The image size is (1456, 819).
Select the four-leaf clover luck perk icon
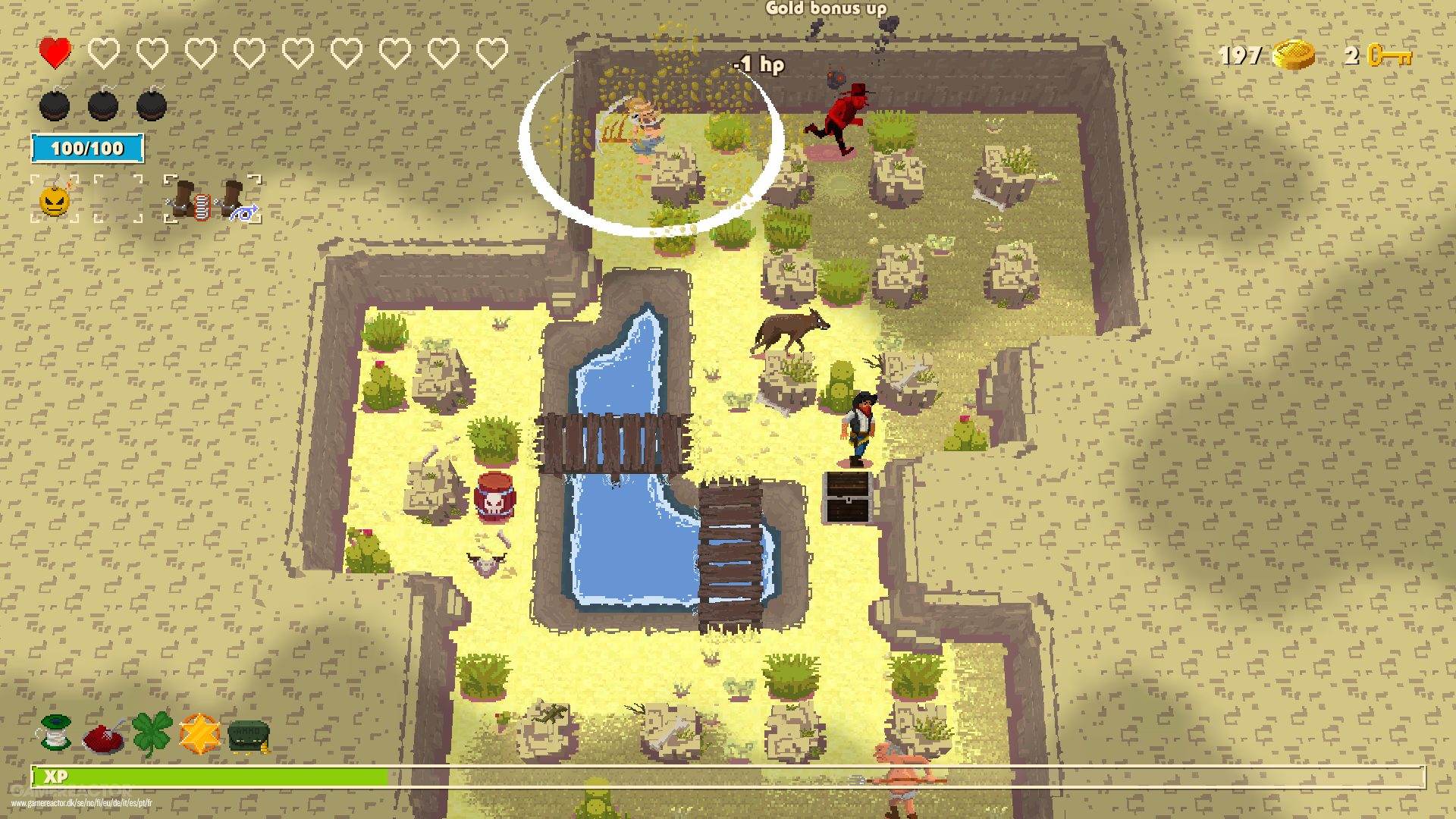(153, 728)
